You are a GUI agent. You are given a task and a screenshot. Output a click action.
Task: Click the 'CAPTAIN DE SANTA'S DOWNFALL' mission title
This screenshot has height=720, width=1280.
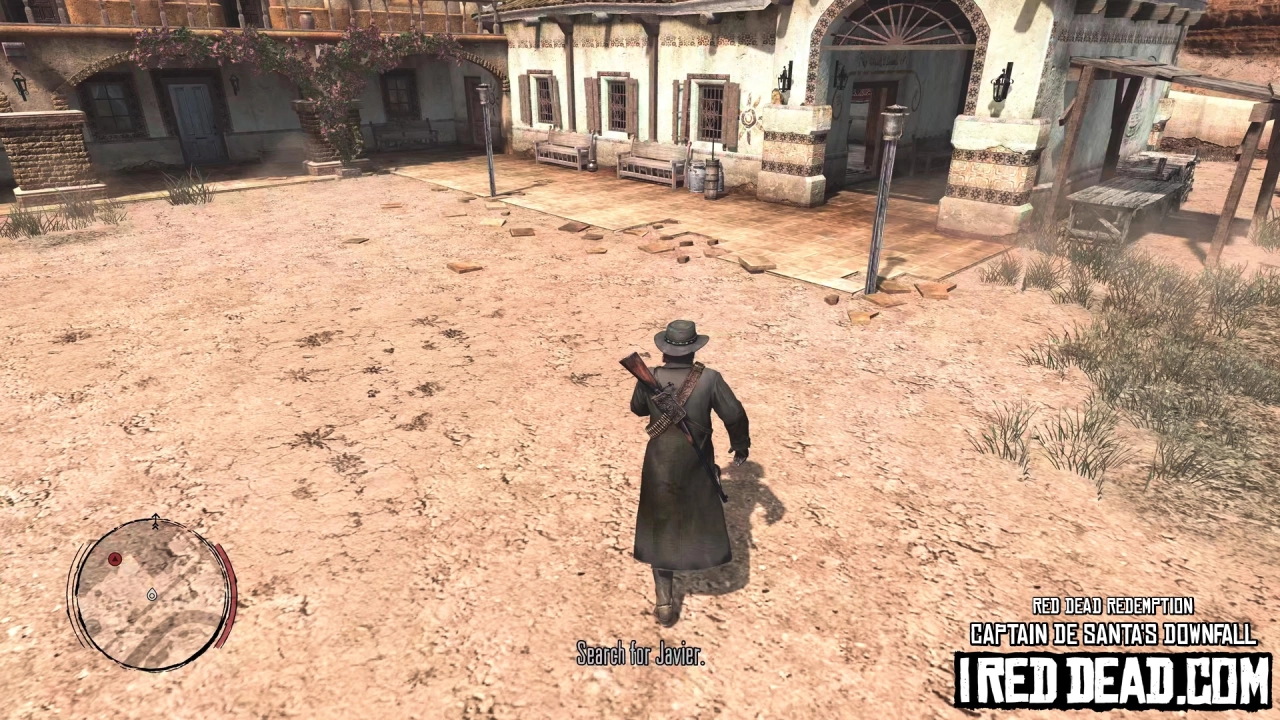coord(1114,631)
